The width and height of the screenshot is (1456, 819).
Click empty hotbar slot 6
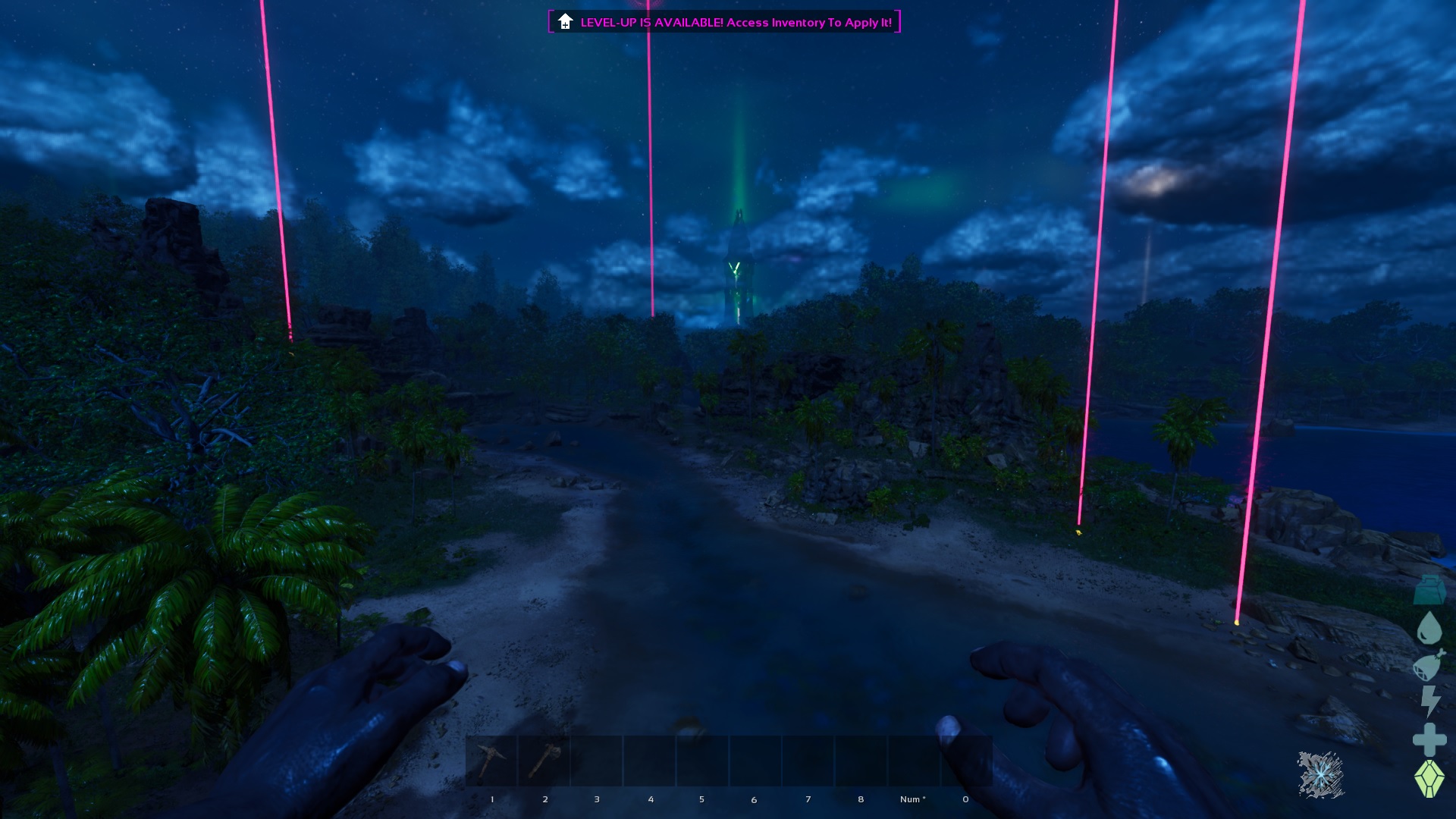click(x=755, y=758)
